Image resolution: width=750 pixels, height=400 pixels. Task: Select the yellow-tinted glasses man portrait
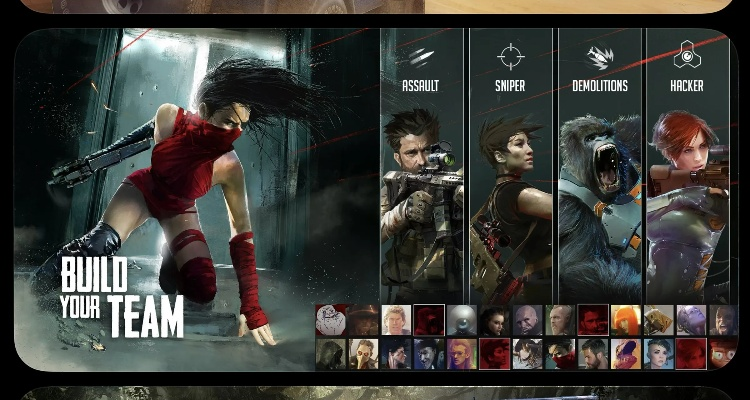[x=462, y=353]
